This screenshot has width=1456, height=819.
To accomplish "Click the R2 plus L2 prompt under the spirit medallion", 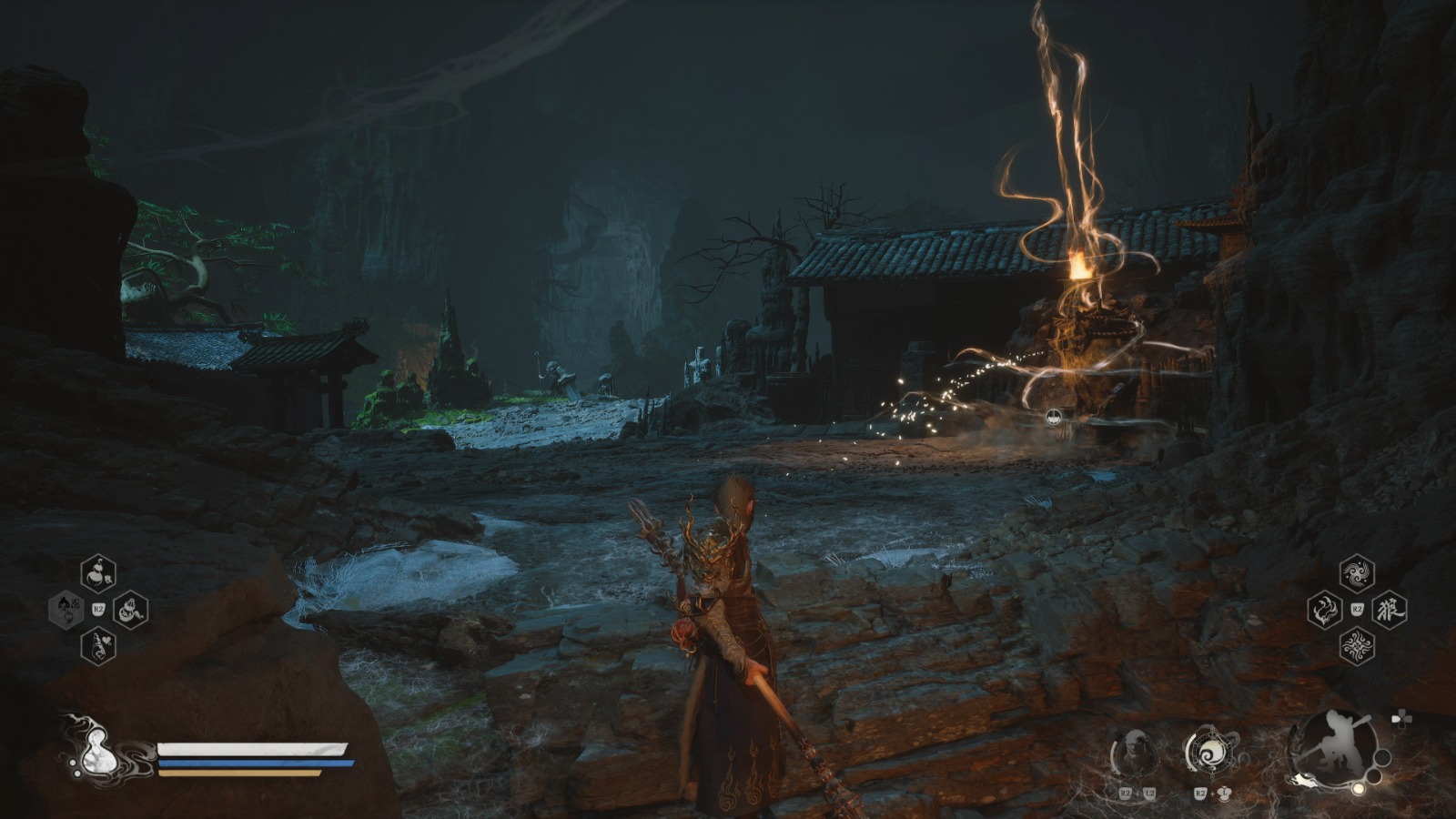I will 1137,794.
